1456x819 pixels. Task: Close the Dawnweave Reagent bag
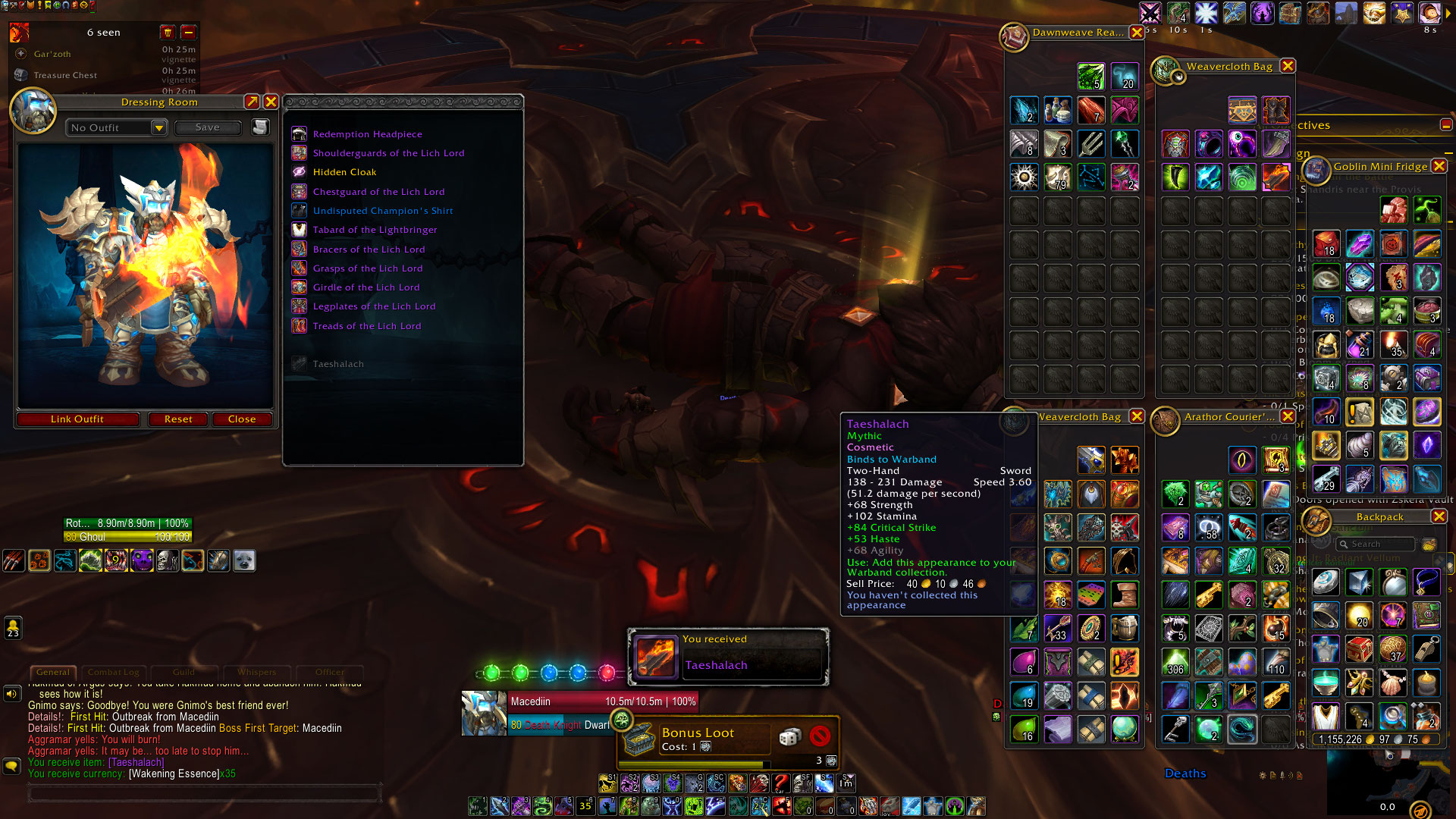click(x=1137, y=33)
